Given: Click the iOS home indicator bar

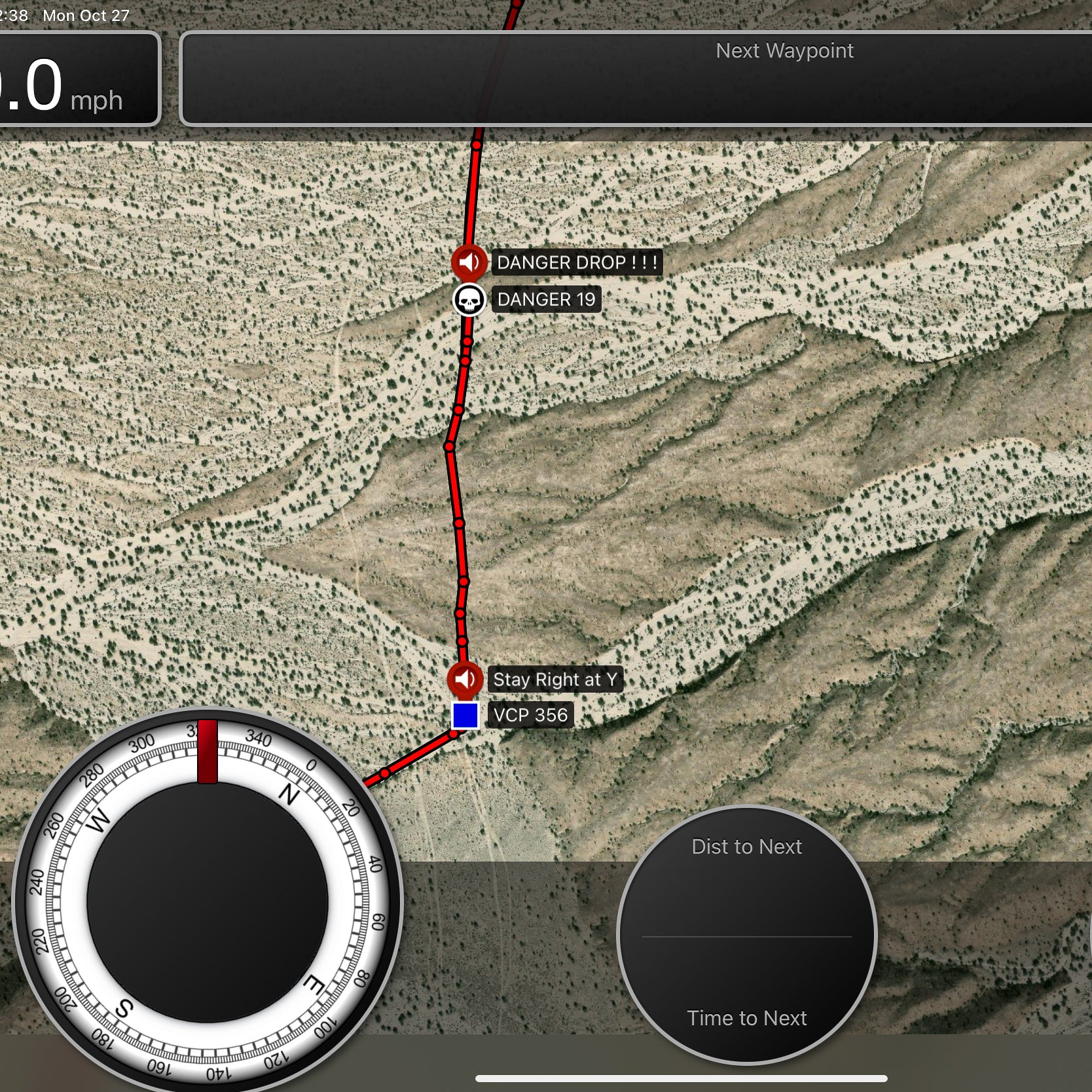Looking at the screenshot, I should [x=681, y=1078].
